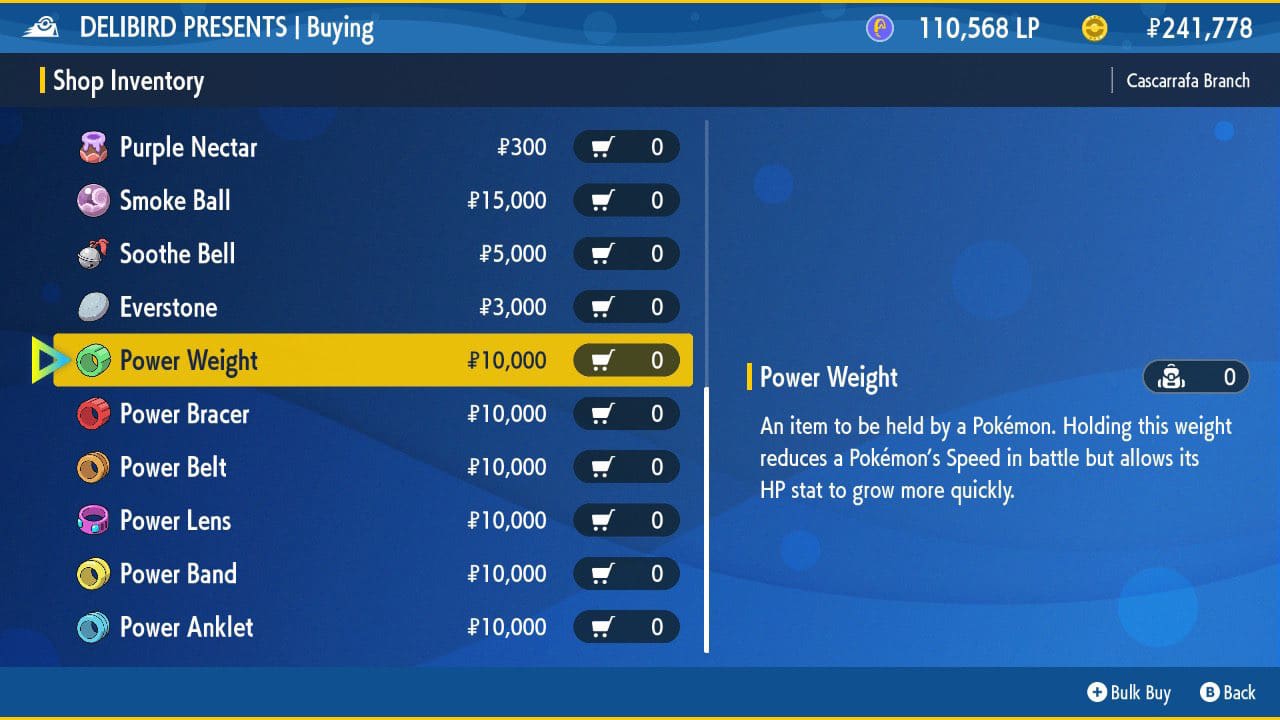Click the Power Lens item sprite
This screenshot has width=1280, height=720.
91,520
